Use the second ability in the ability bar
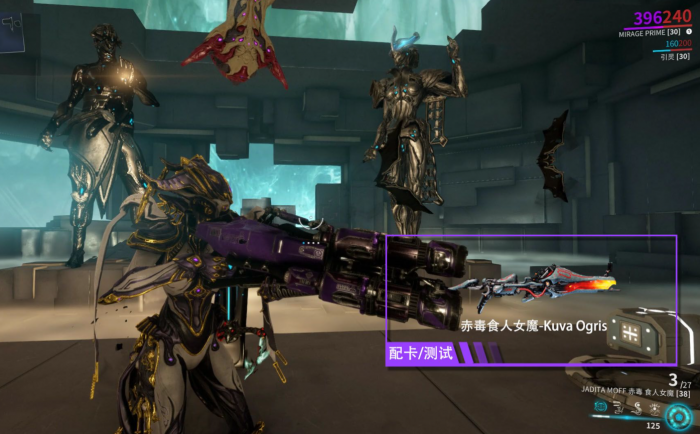This screenshot has height=434, width=700. tap(618, 408)
